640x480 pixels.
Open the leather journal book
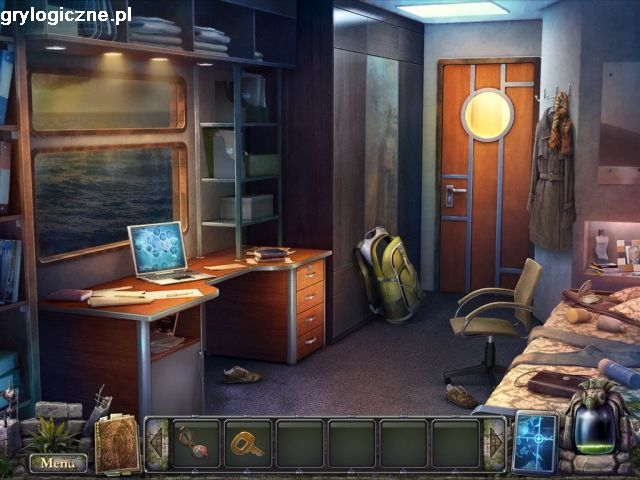117,444
